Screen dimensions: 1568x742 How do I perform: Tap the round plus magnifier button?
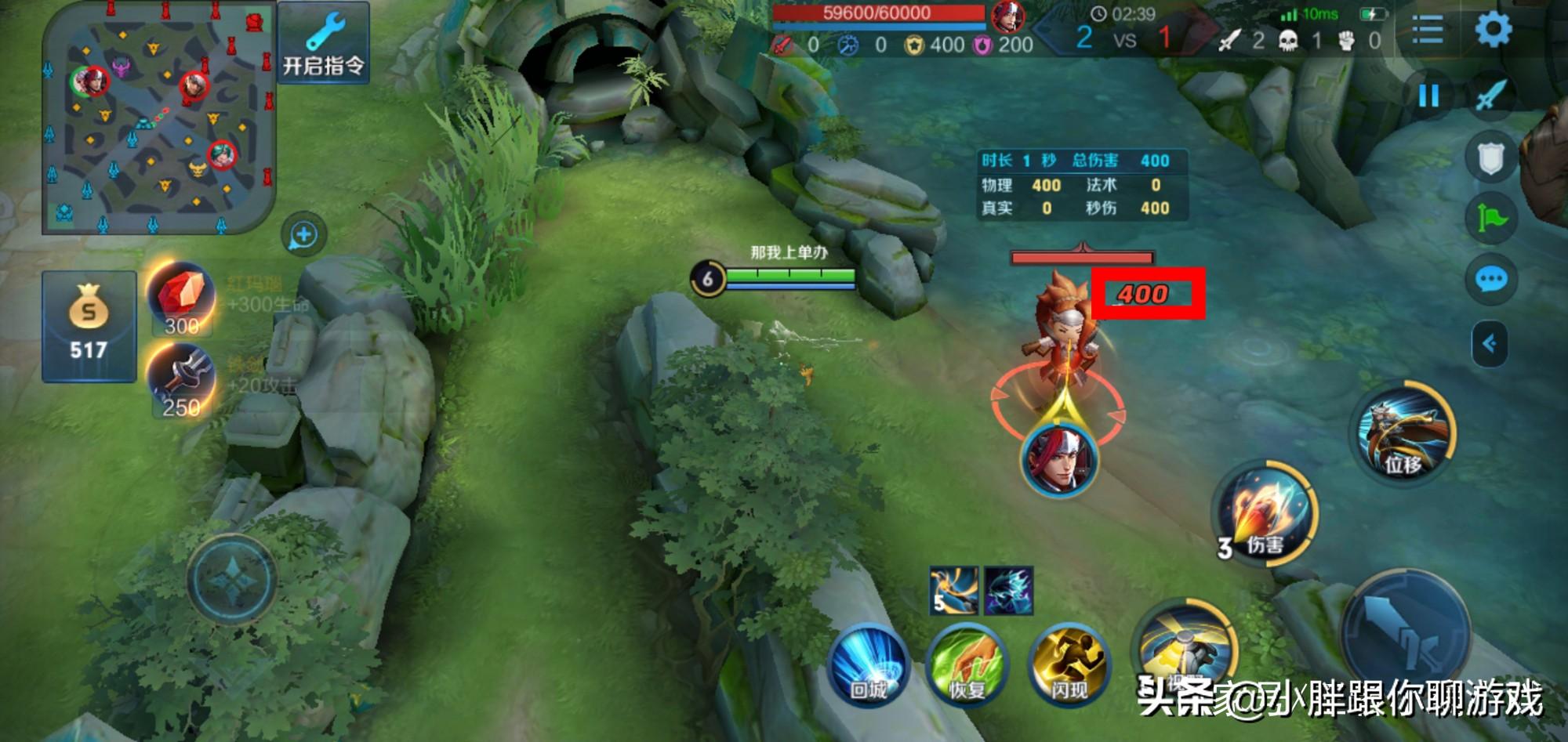(x=303, y=234)
